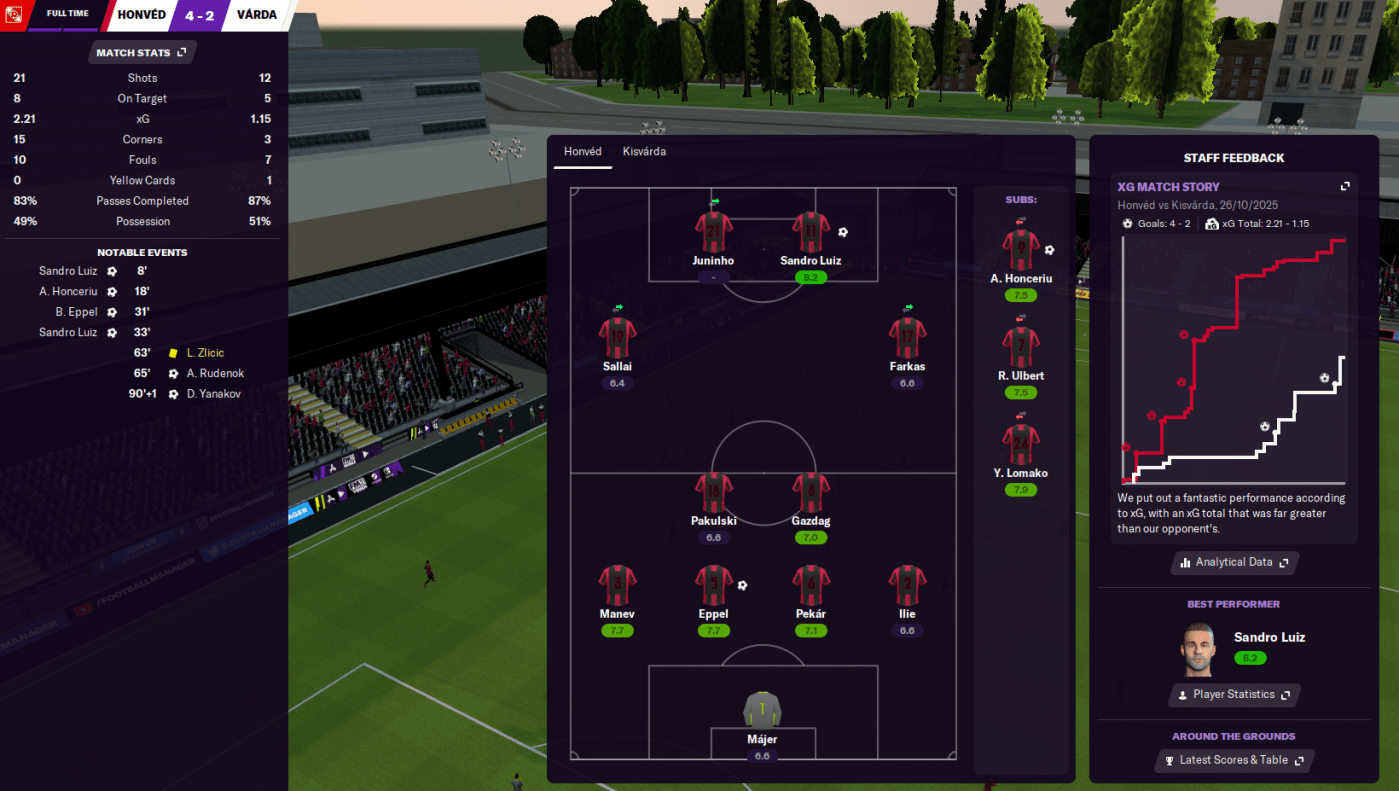Open Player Statistics

pyautogui.click(x=1234, y=694)
